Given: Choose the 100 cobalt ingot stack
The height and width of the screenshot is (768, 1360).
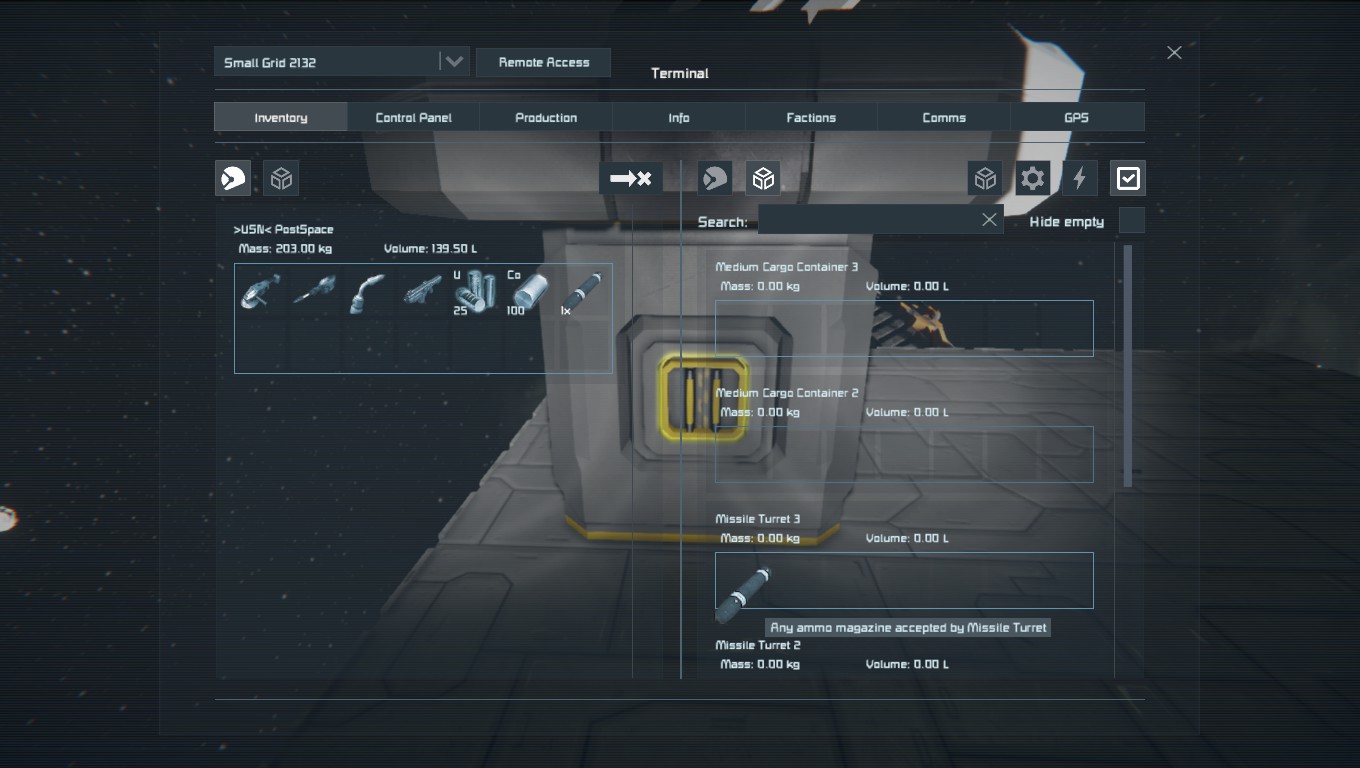Looking at the screenshot, I should click(x=529, y=292).
